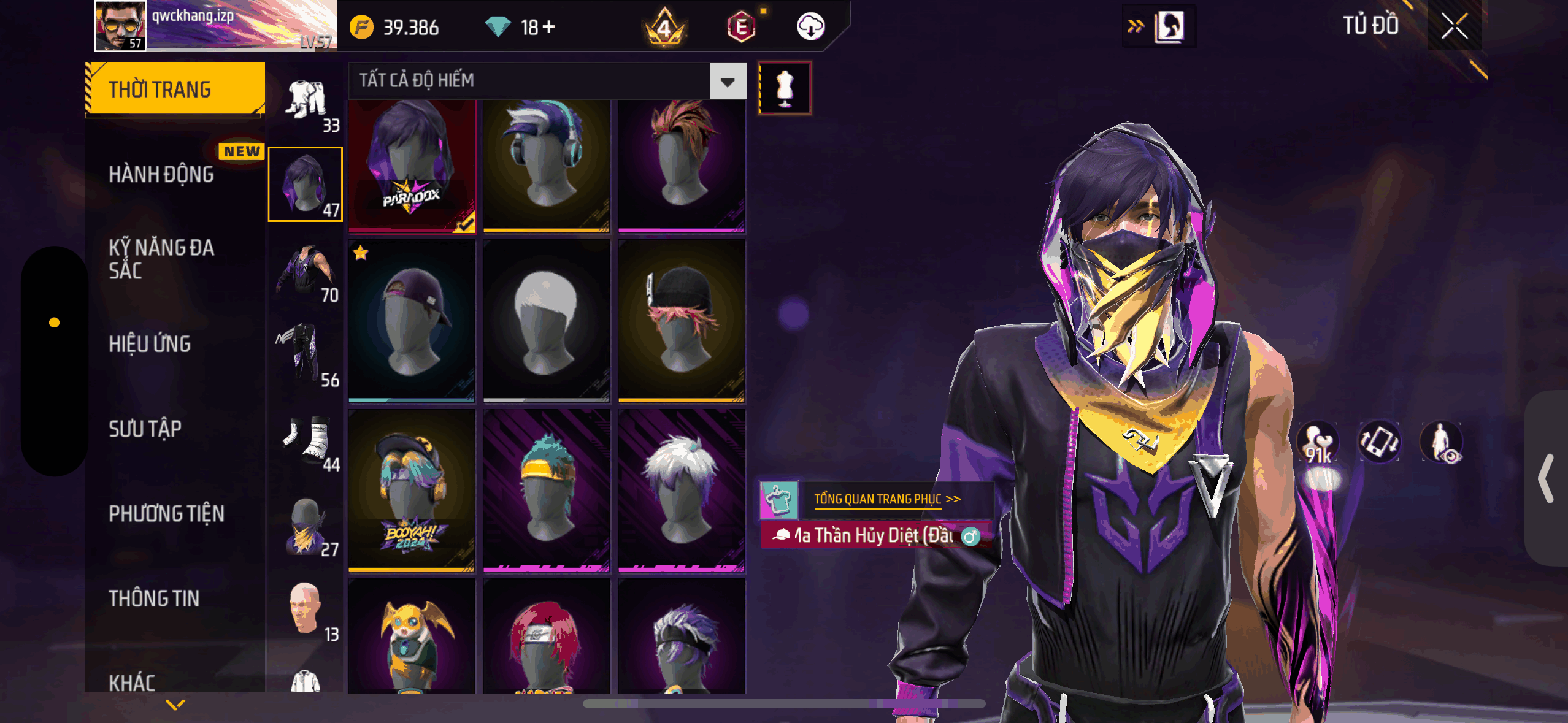The image size is (1568, 723).
Task: Open Tổng Quan Trang Phục outfit overview
Action: [886, 499]
